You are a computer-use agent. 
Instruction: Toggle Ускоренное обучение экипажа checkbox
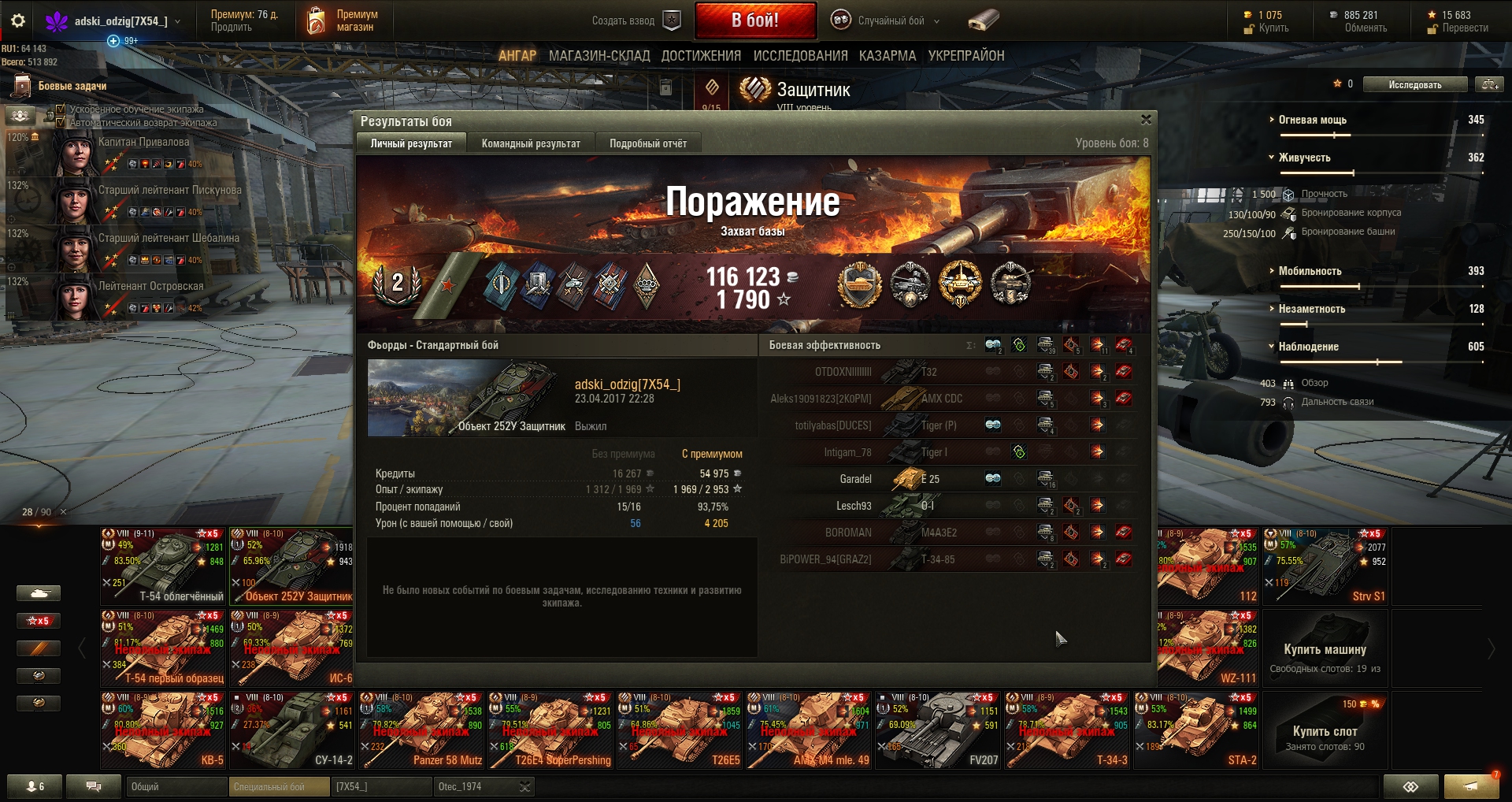(61, 110)
